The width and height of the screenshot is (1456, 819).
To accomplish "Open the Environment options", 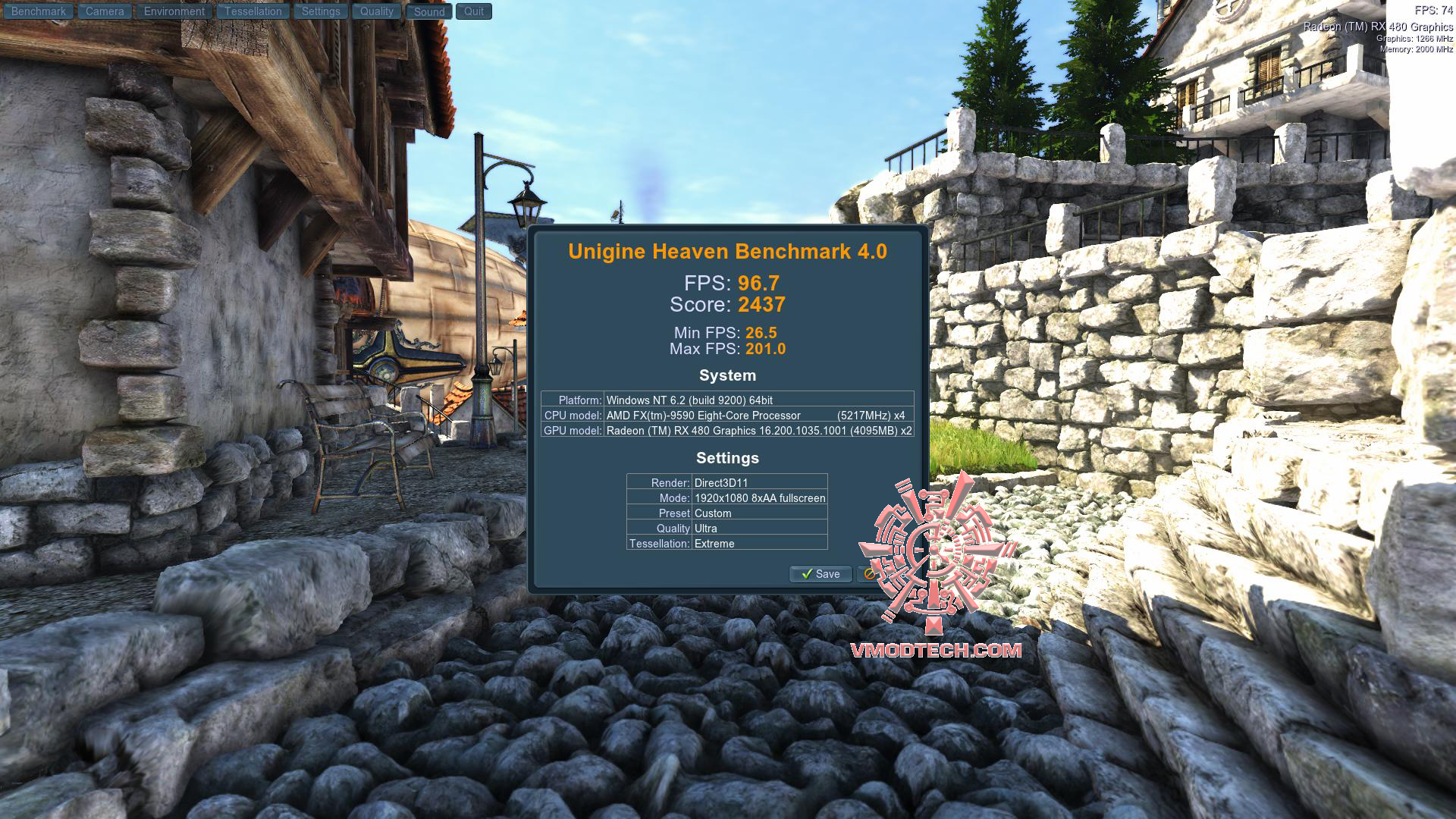I will coord(173,11).
